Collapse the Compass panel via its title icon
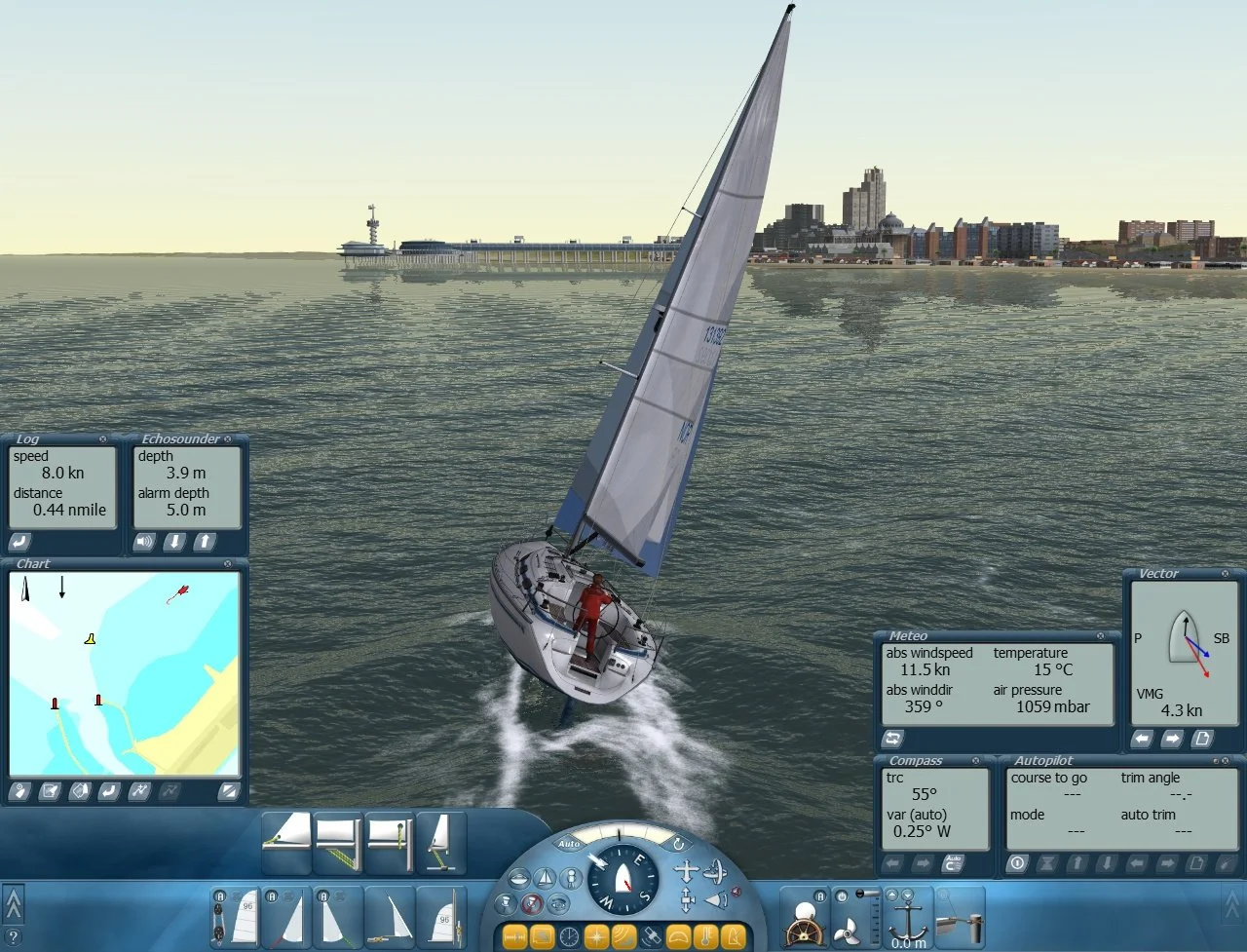The height and width of the screenshot is (952, 1247). [x=975, y=761]
